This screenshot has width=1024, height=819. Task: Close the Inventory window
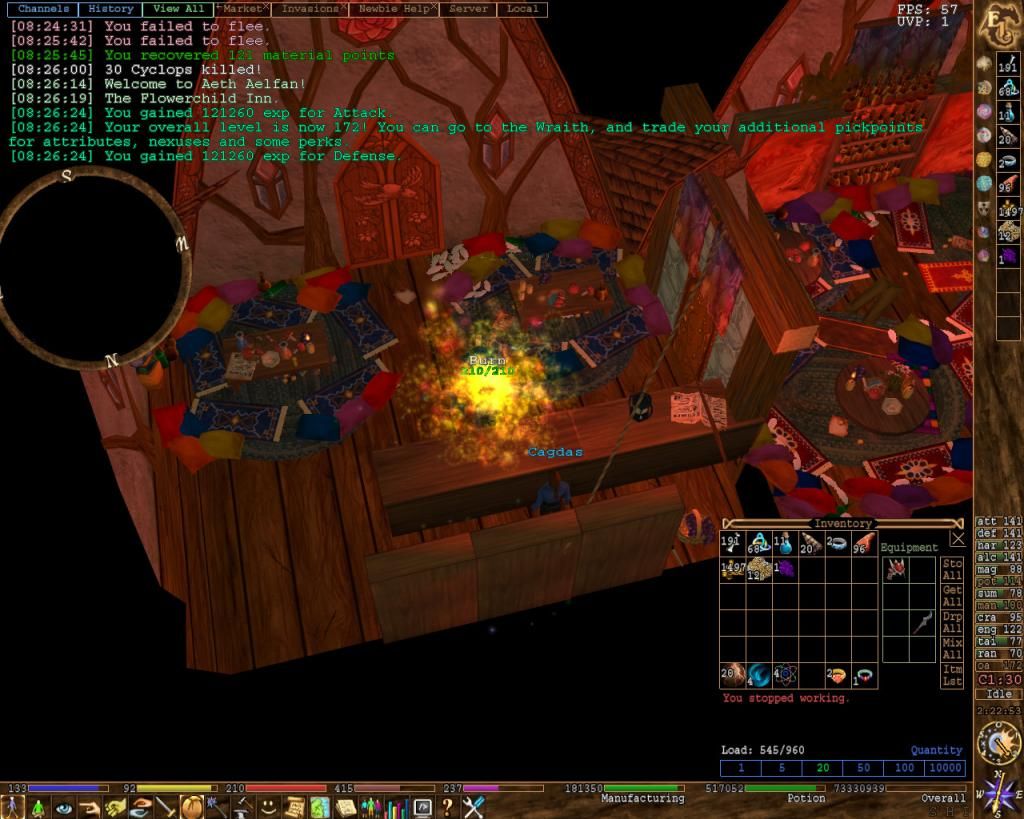pos(957,538)
